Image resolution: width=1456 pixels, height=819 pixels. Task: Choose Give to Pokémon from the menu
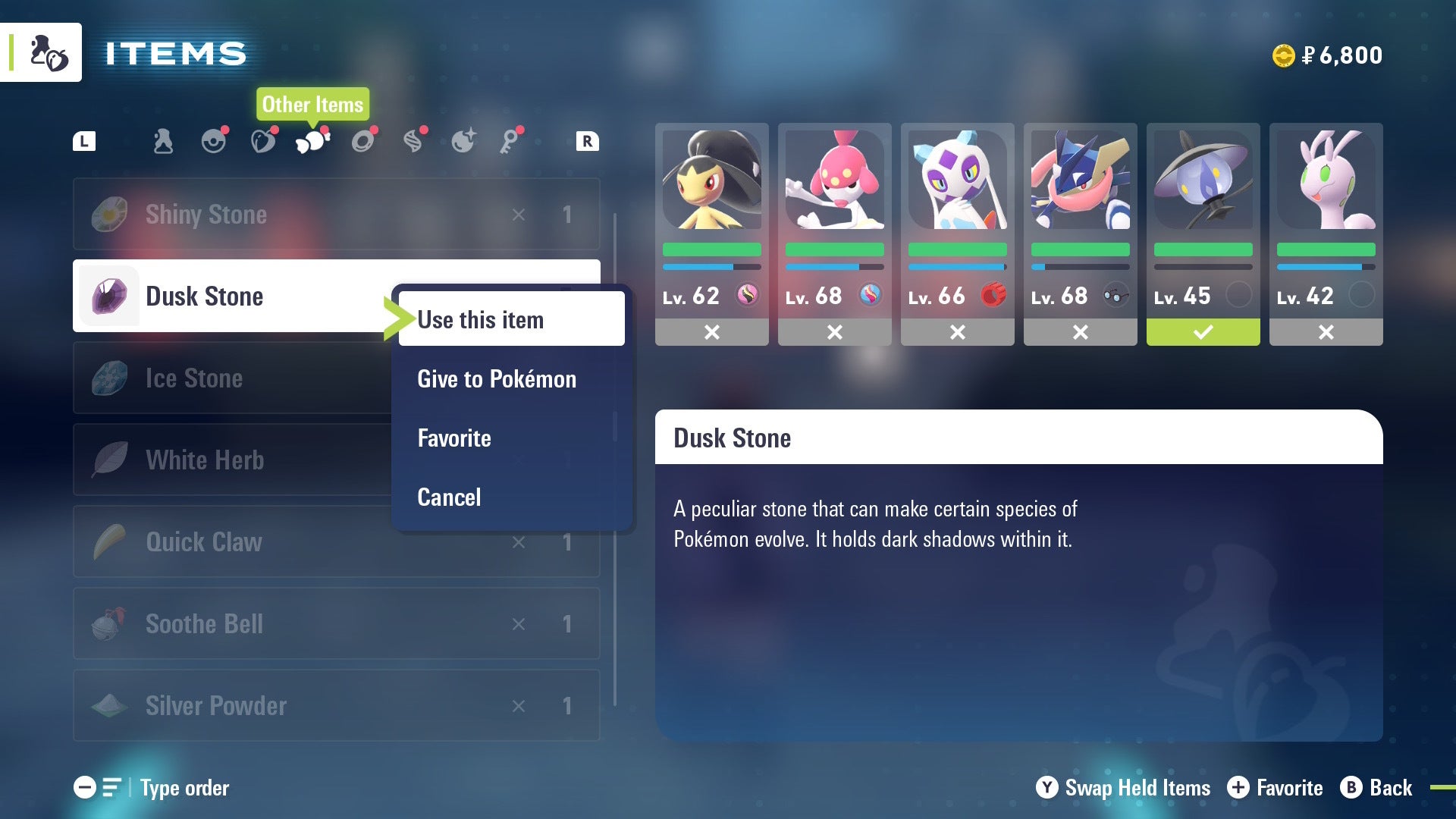(496, 378)
